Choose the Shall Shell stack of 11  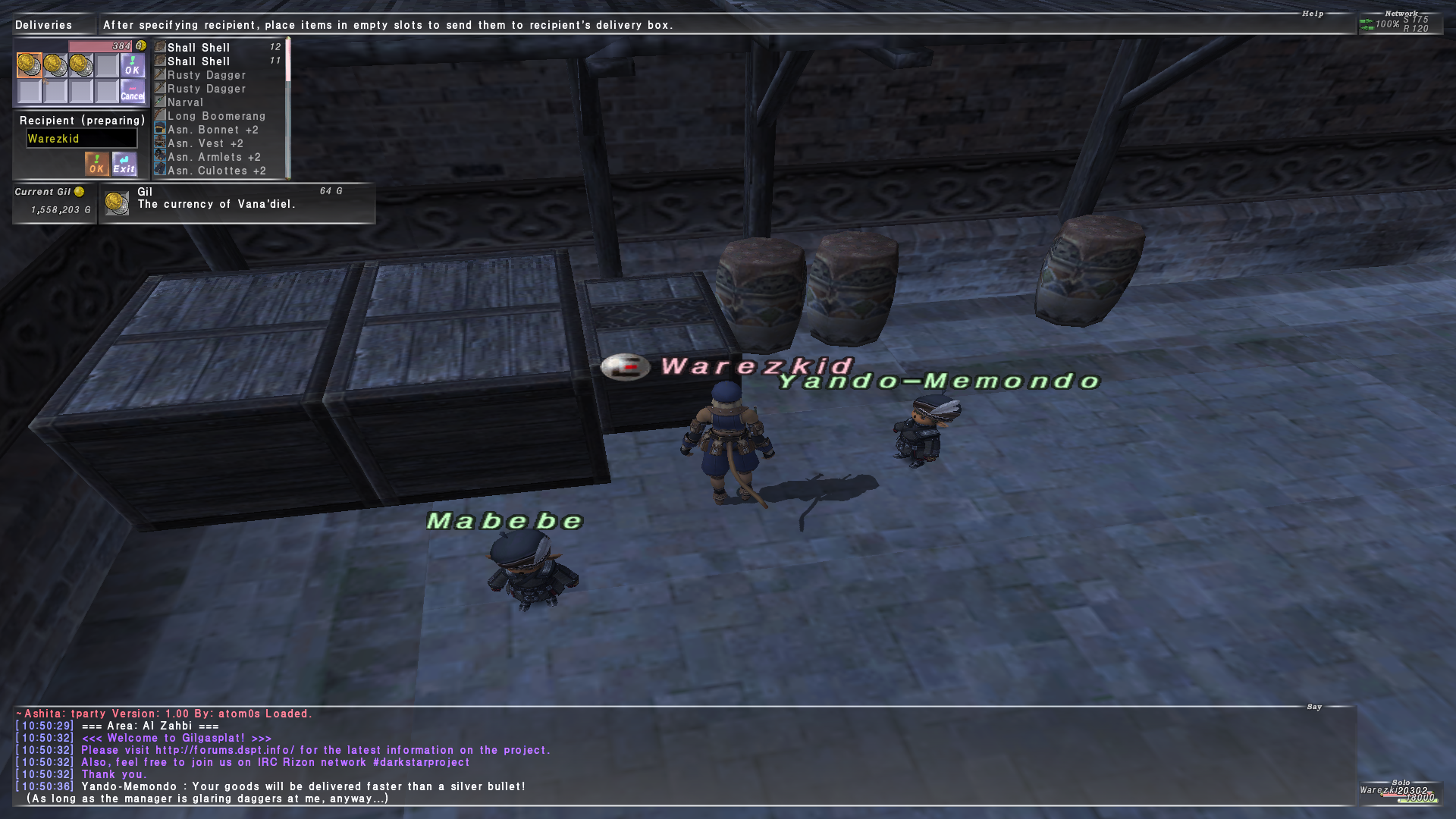pyautogui.click(x=218, y=61)
